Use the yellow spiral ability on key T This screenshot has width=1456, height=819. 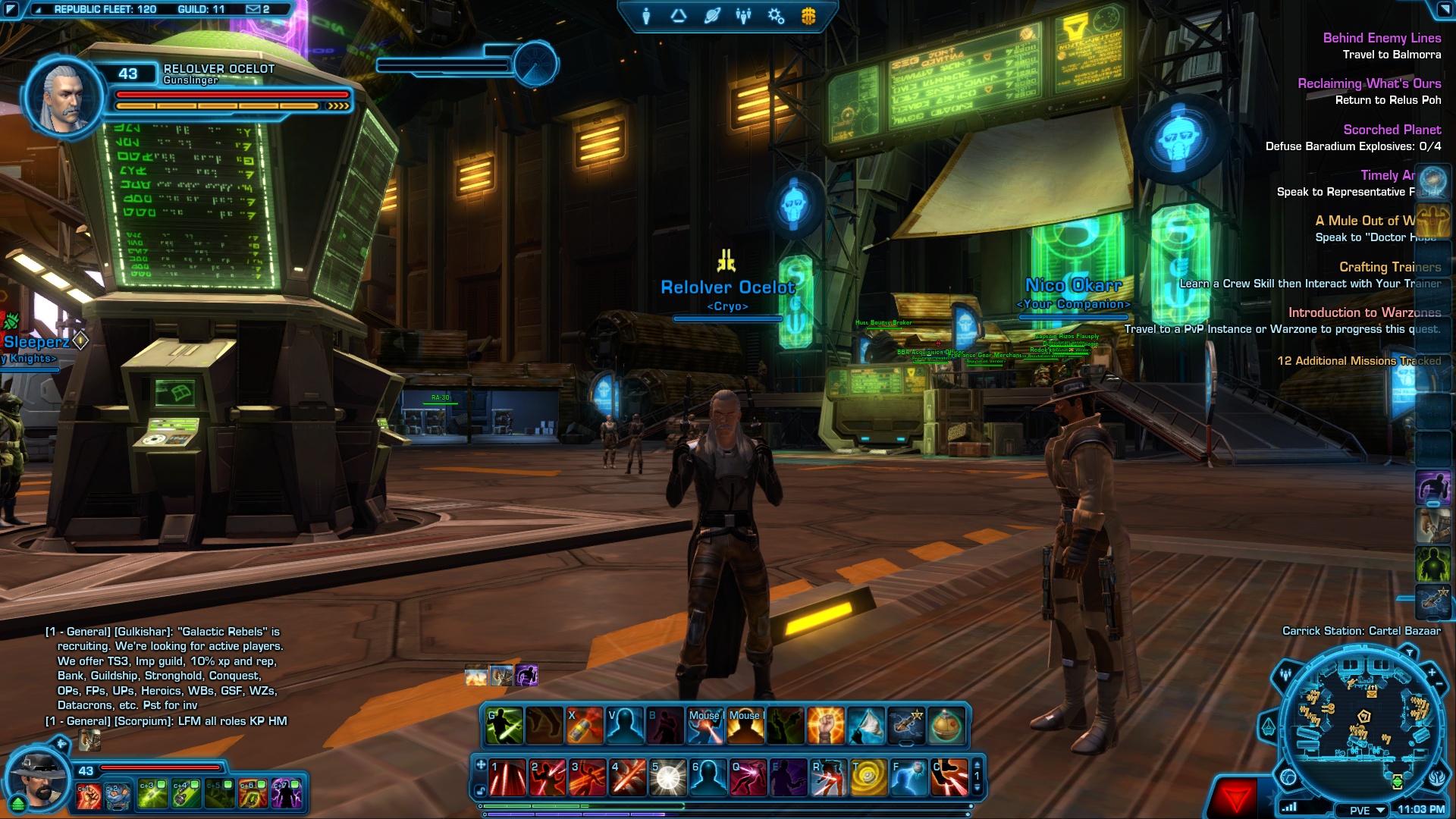tap(868, 777)
